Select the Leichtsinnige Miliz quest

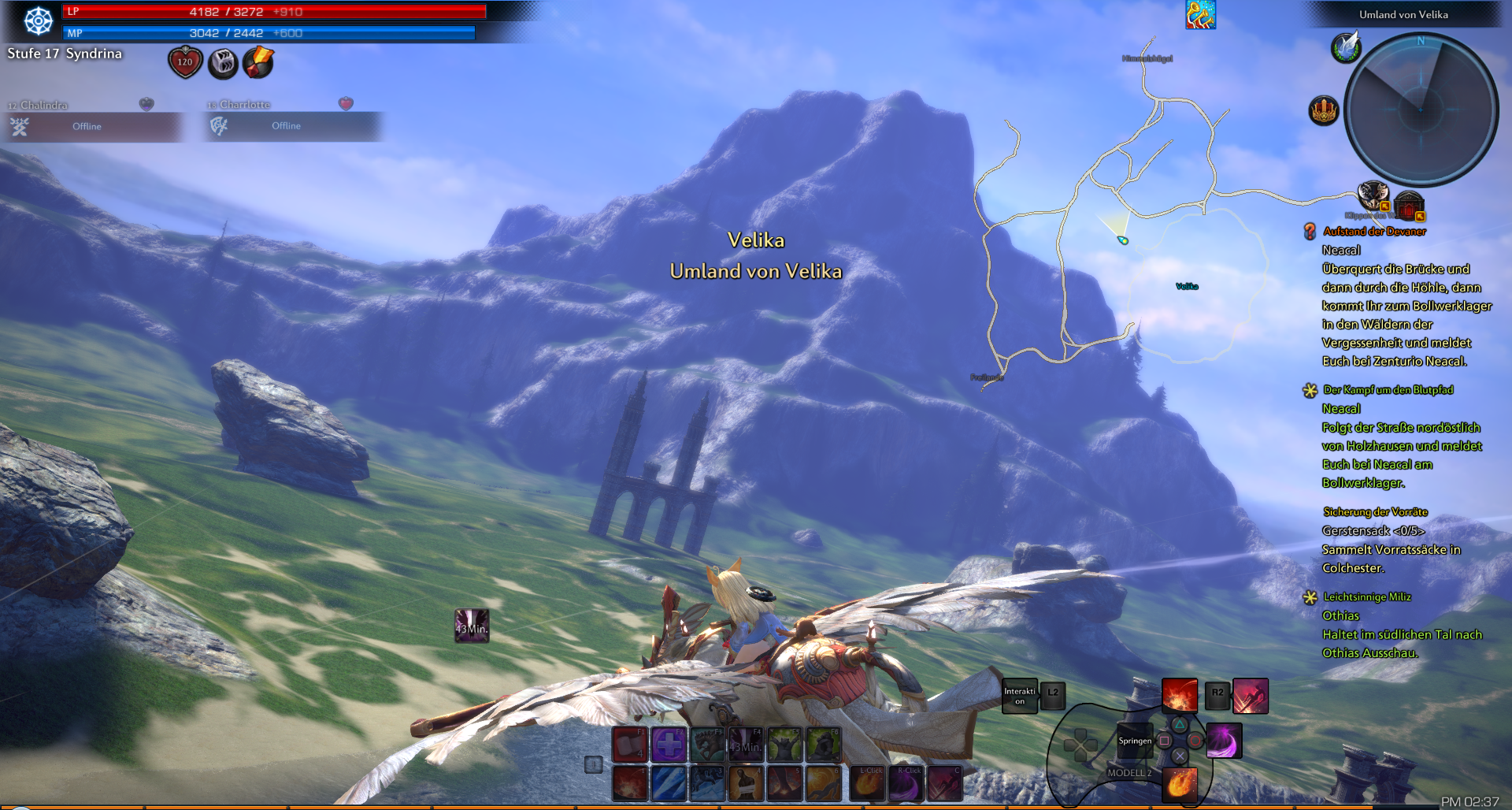point(1366,597)
